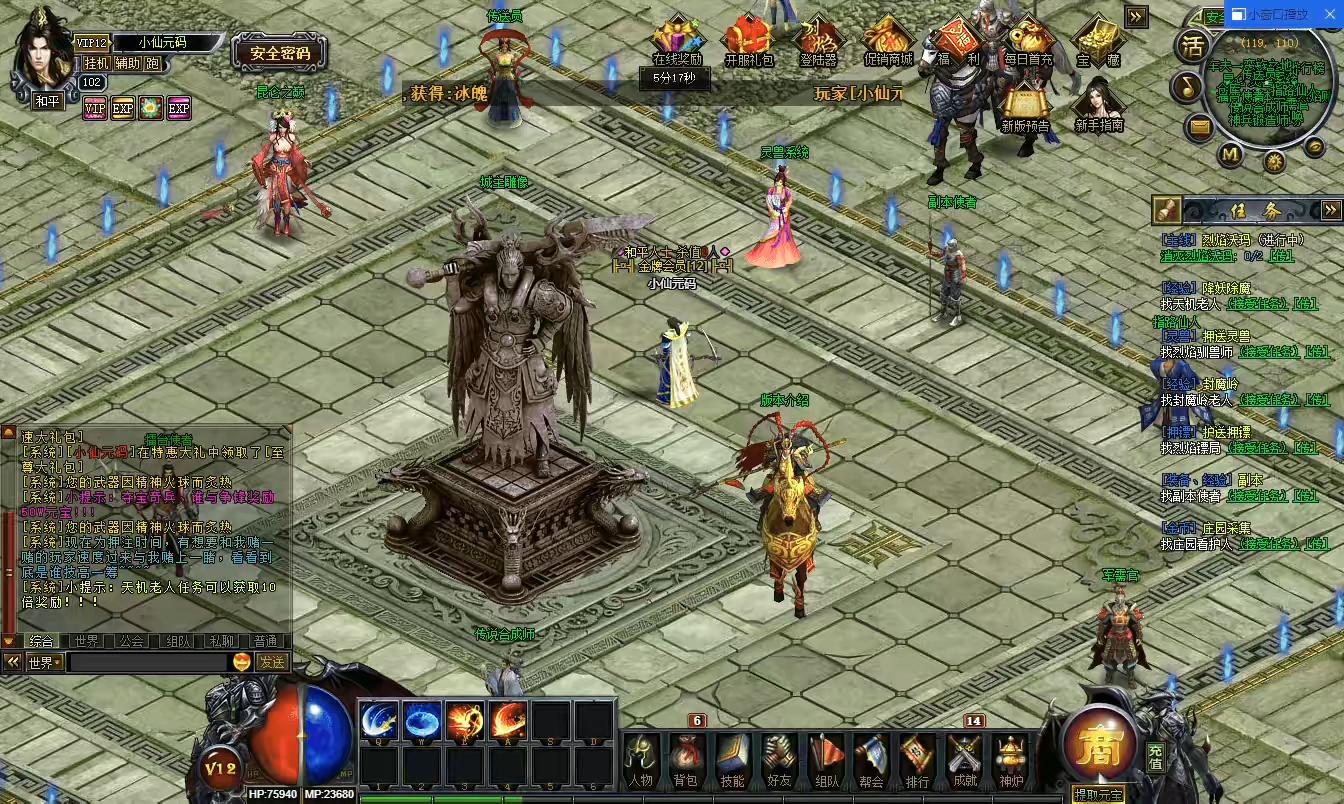The width and height of the screenshot is (1344, 804).
Task: Mute game music via the note icon
Action: pos(1187,87)
